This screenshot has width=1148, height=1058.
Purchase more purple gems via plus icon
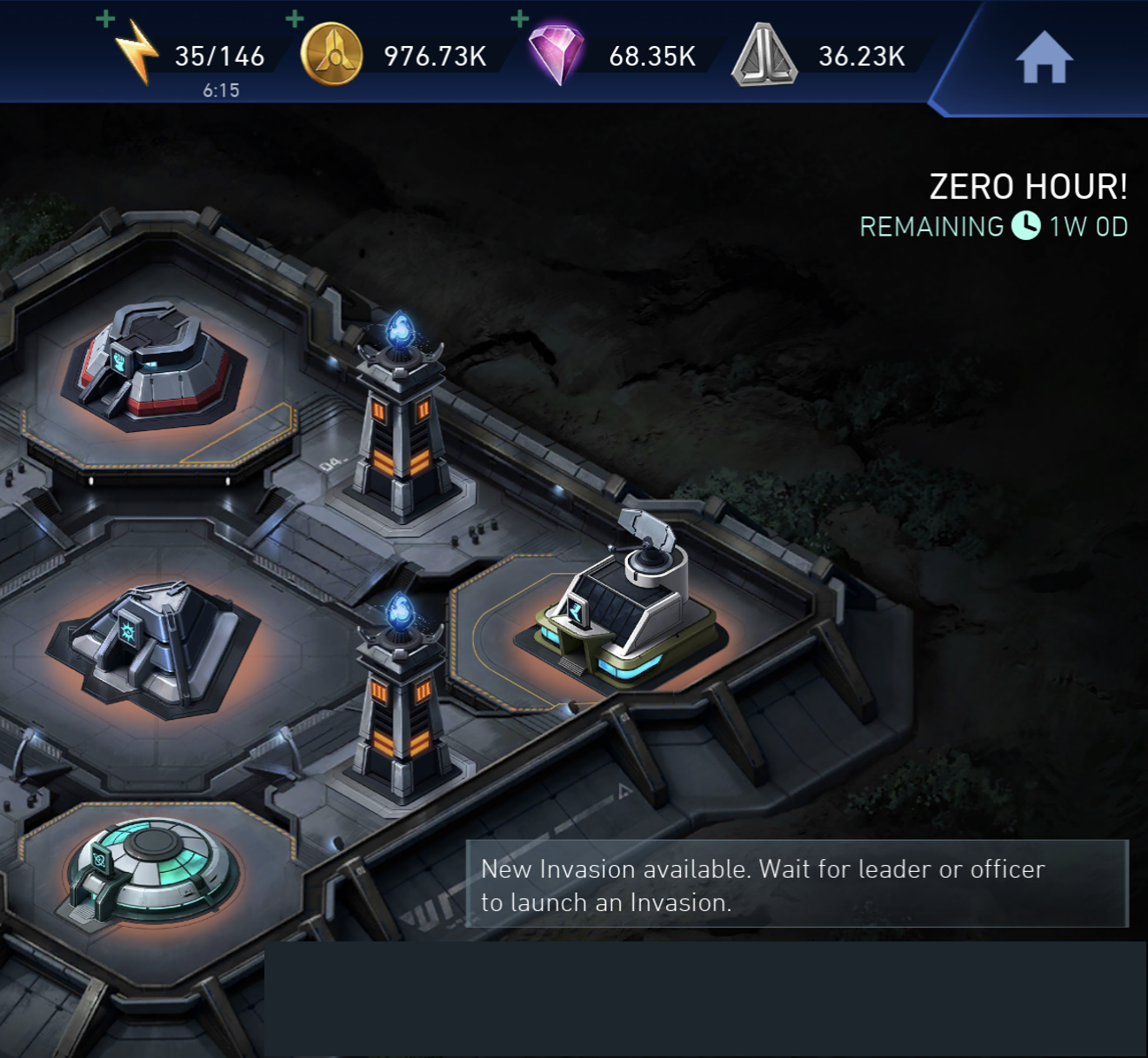520,18
